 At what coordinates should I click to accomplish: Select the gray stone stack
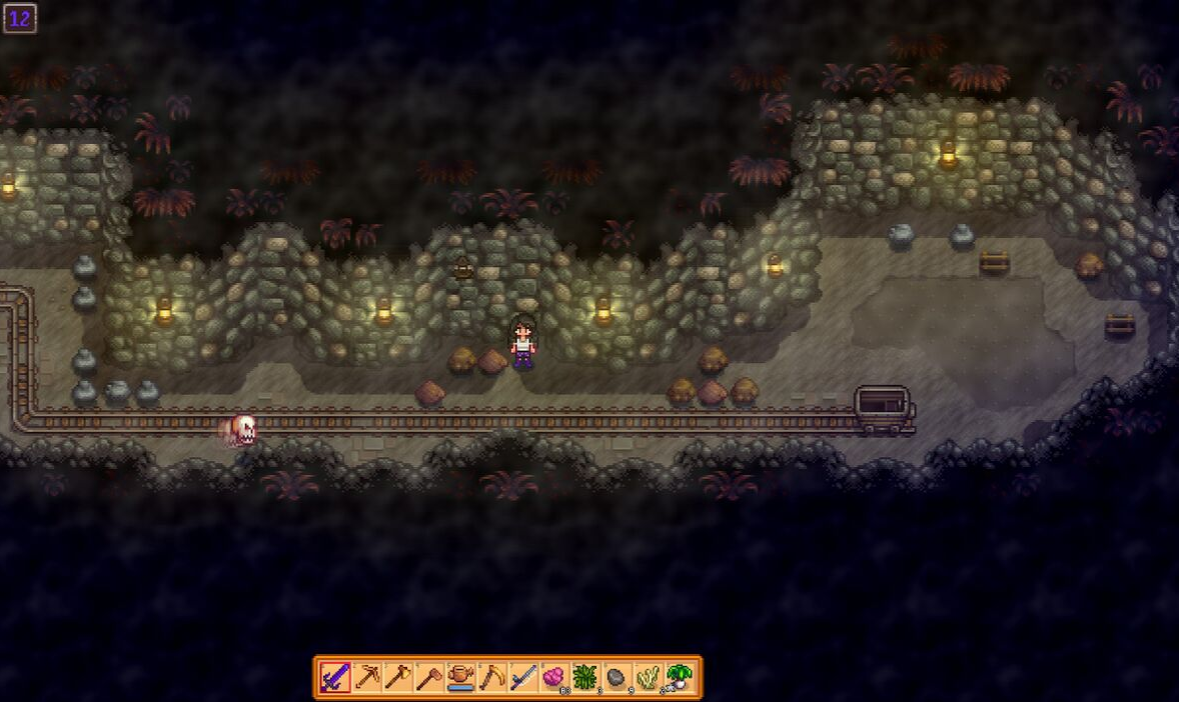pyautogui.click(x=616, y=678)
